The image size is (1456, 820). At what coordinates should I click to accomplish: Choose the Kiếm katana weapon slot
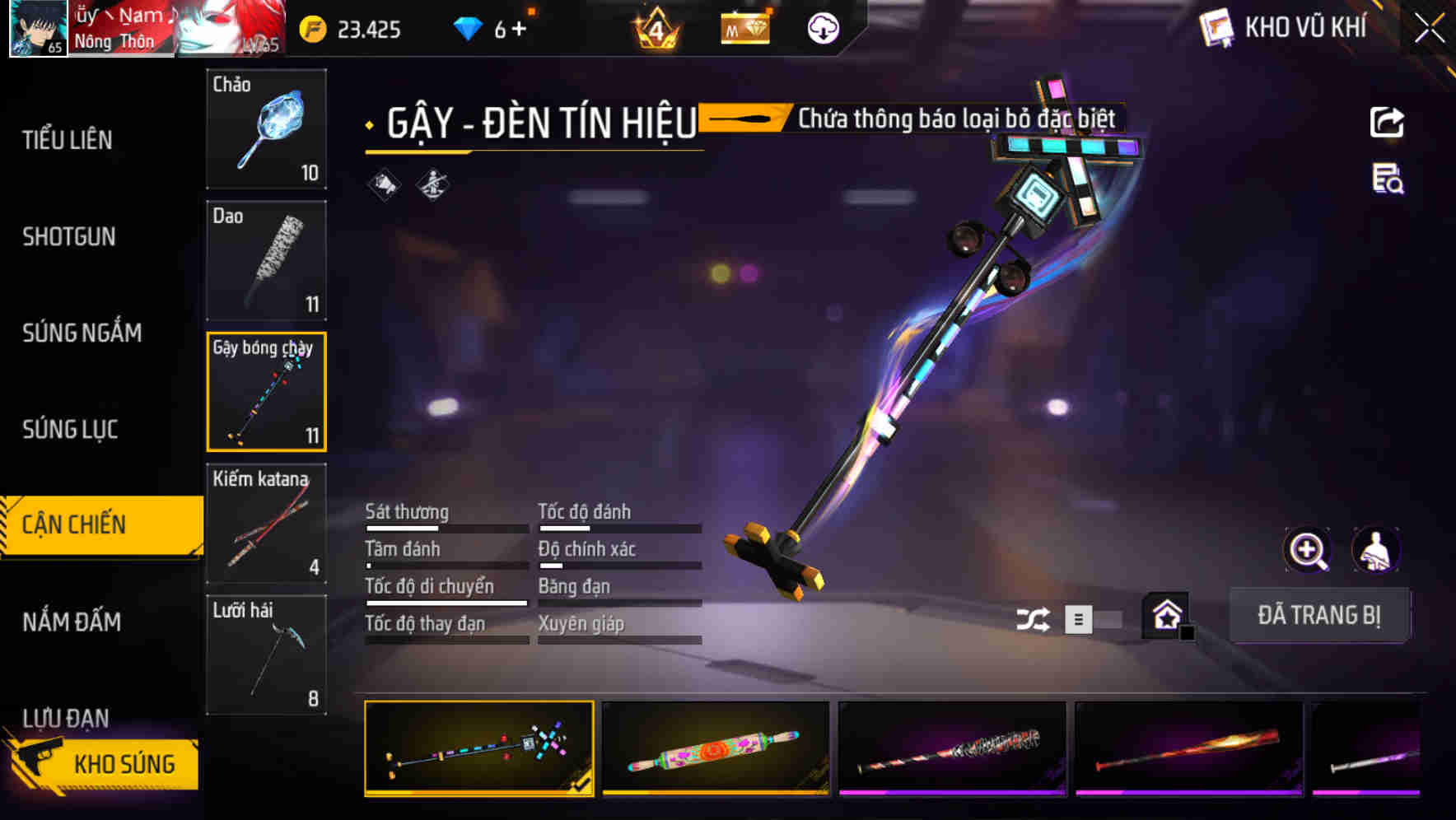click(x=266, y=523)
